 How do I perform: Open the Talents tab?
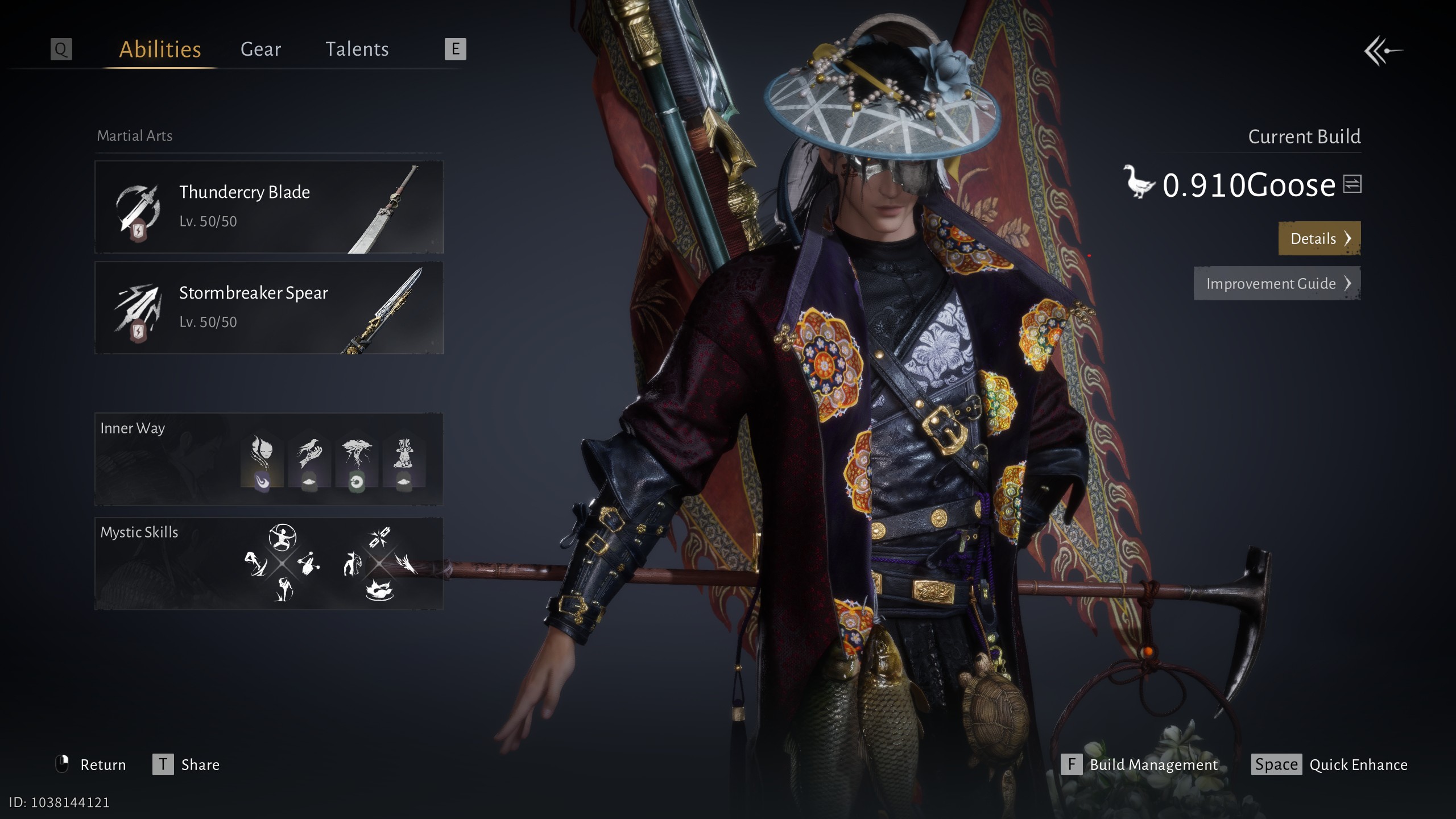(357, 49)
